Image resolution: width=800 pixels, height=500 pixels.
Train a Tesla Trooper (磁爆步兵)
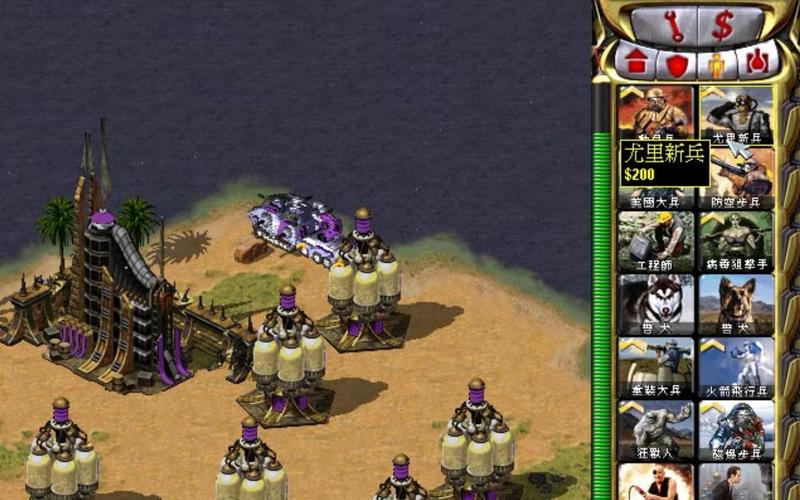click(737, 430)
